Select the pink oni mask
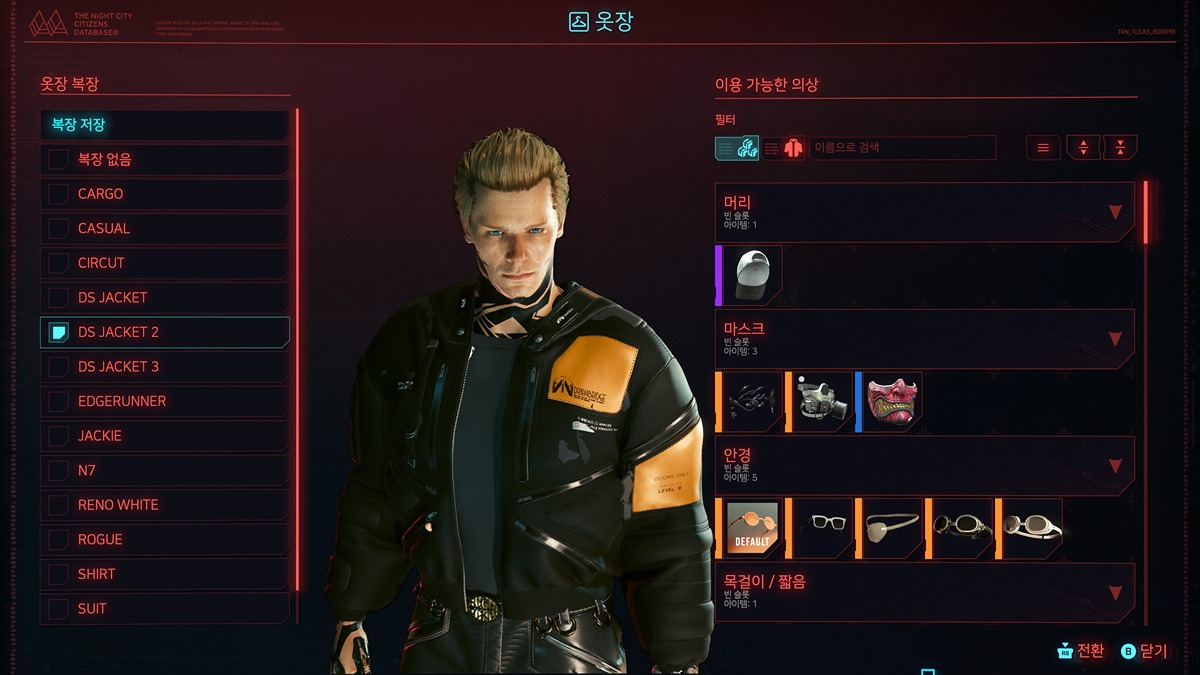The height and width of the screenshot is (675, 1200). tap(892, 402)
